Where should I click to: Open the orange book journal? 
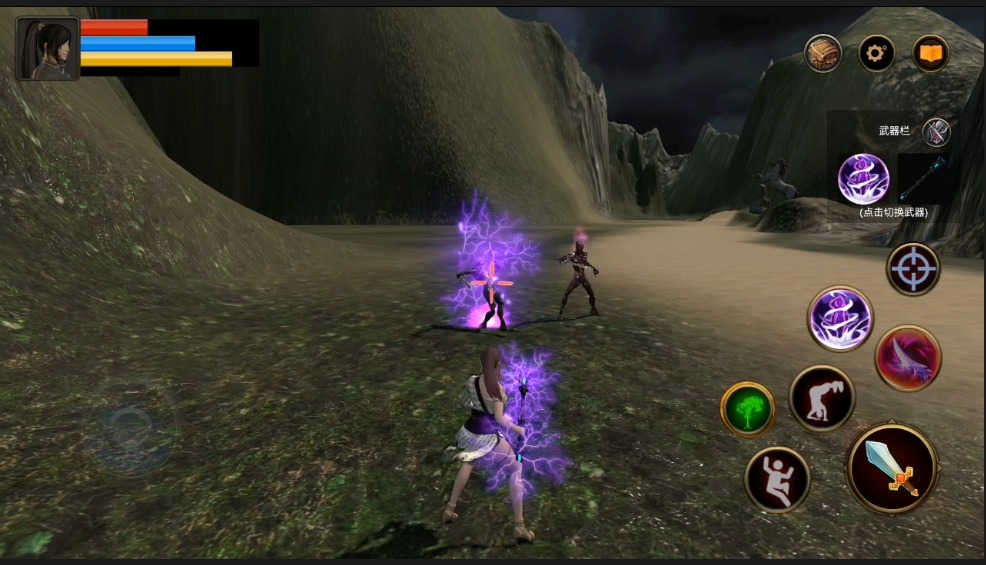[930, 53]
